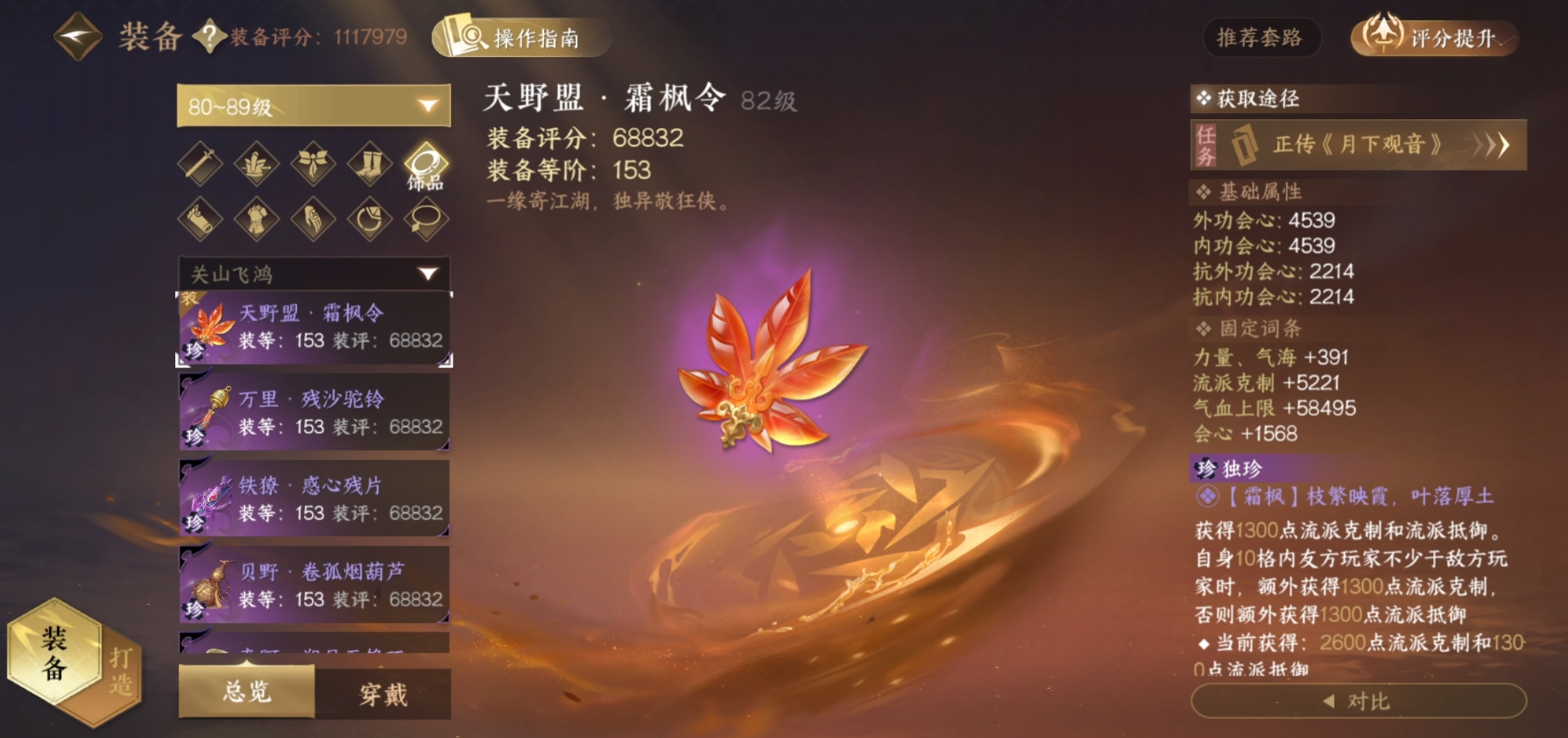Click the question mark help icon
This screenshot has height=738, width=1568.
click(209, 38)
